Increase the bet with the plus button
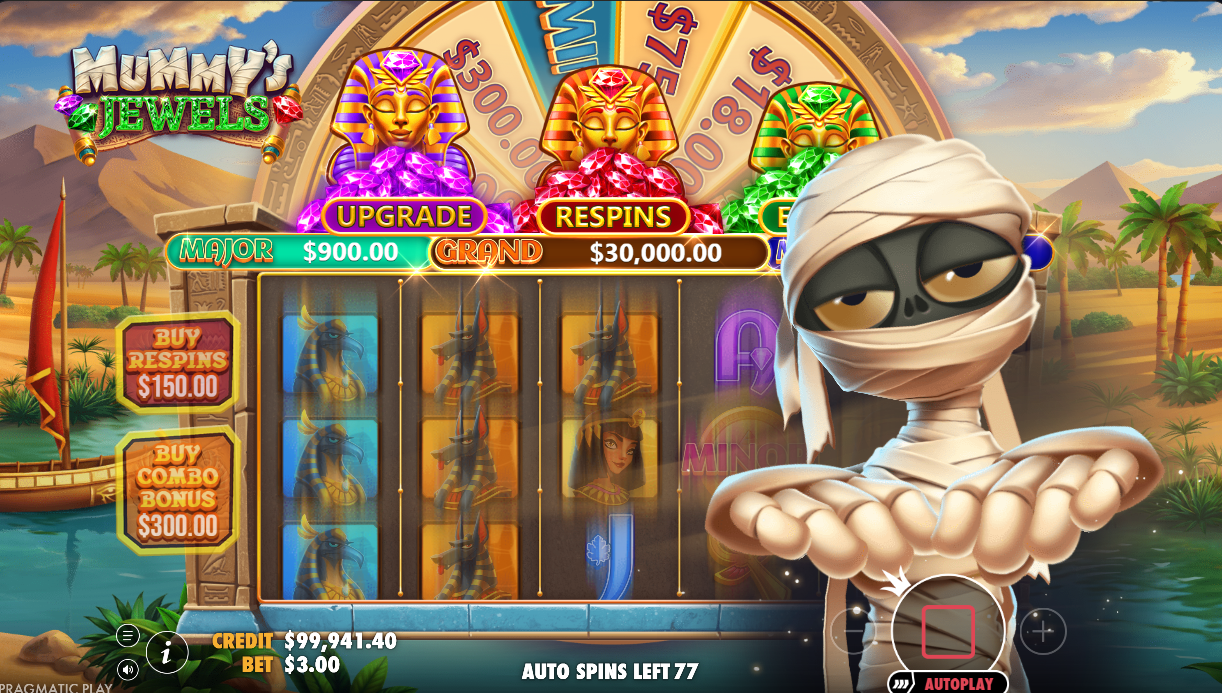The image size is (1222, 693). 1044,631
